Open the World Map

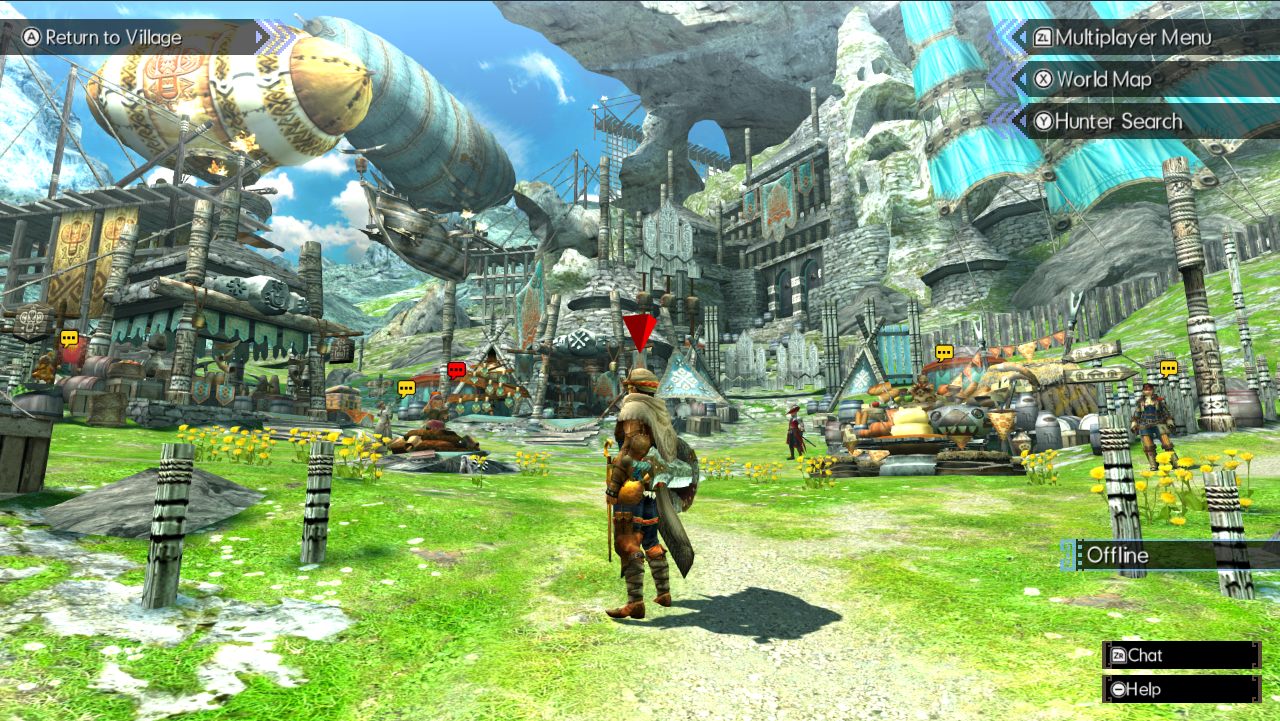[1104, 80]
